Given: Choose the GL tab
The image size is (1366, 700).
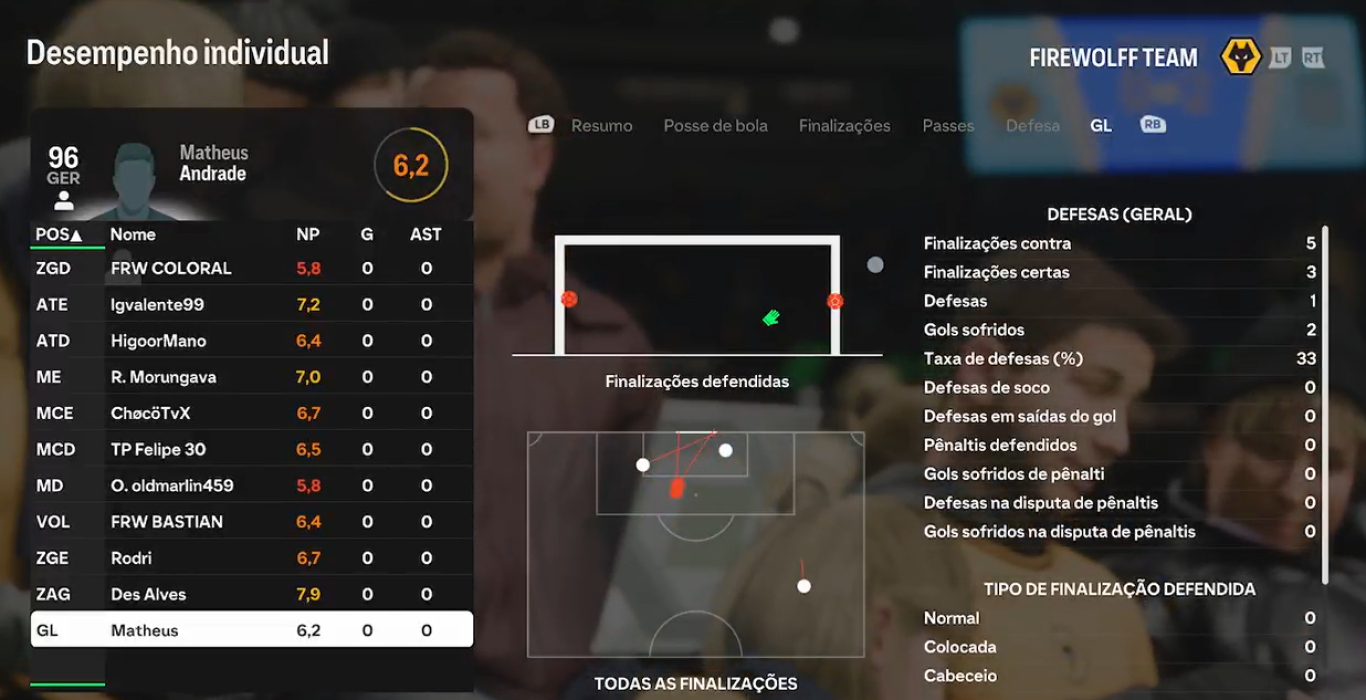Looking at the screenshot, I should pyautogui.click(x=1100, y=126).
